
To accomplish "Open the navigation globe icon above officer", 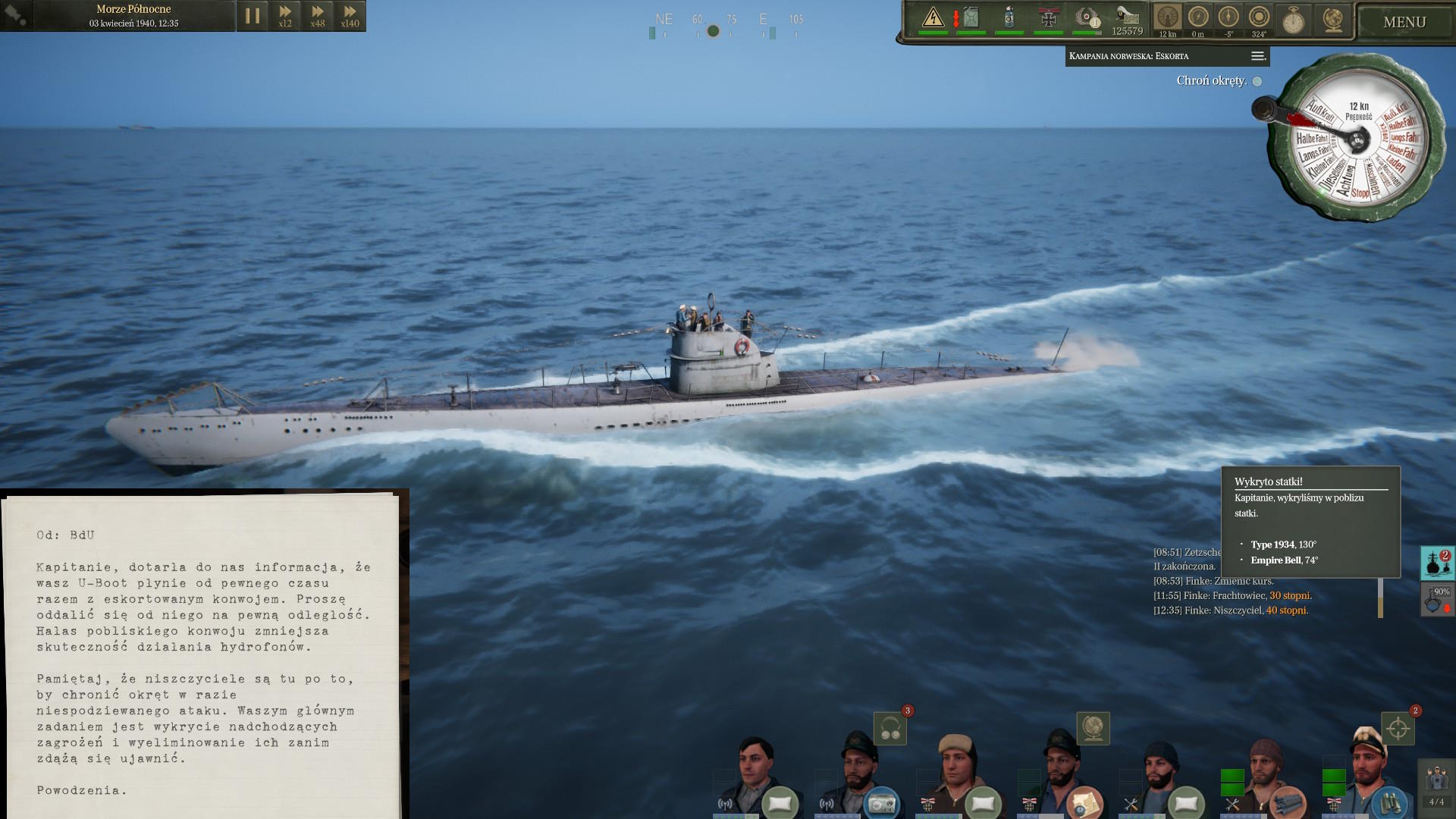I will [1093, 728].
